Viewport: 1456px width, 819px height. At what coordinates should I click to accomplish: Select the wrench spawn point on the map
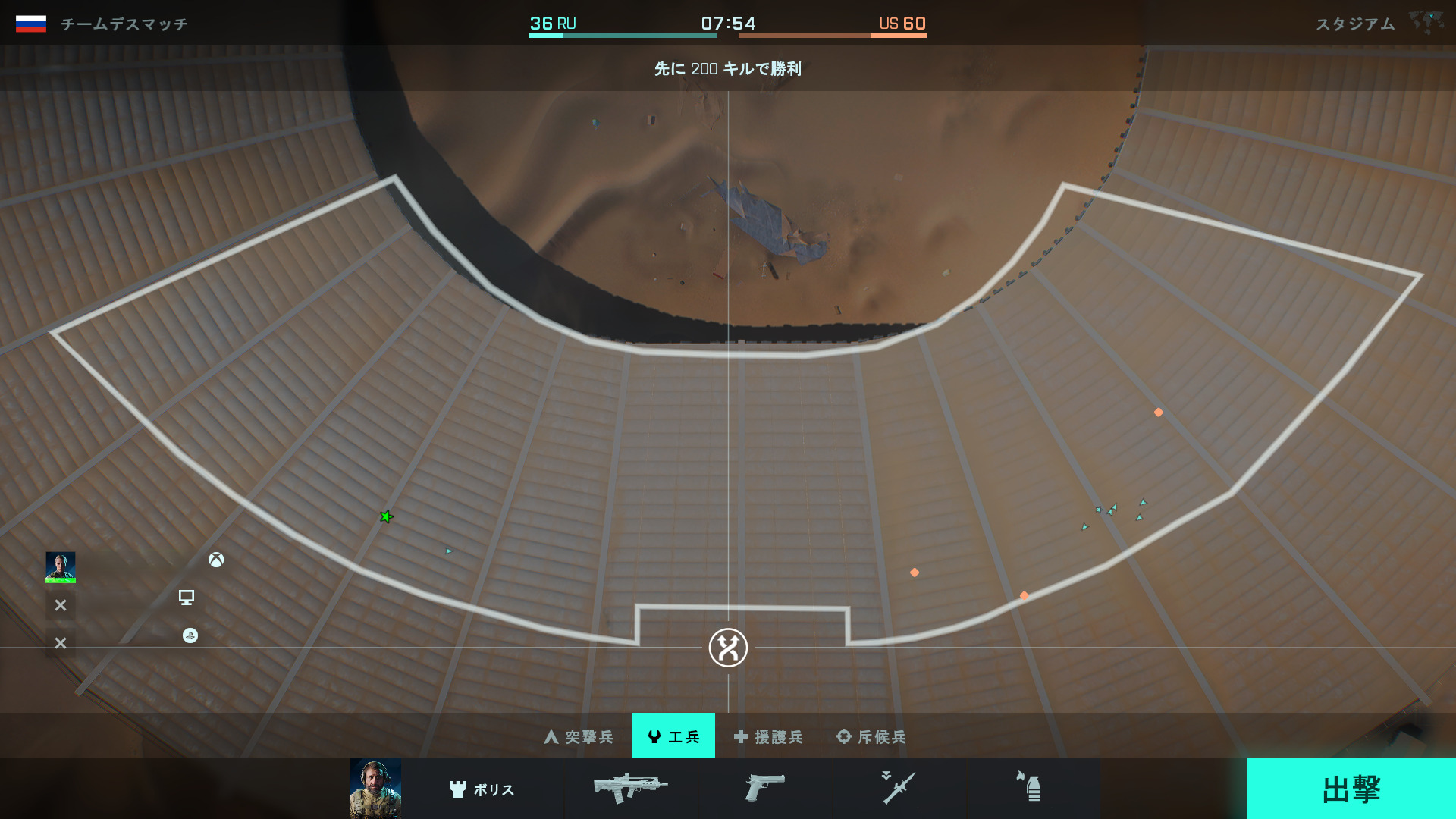click(728, 648)
